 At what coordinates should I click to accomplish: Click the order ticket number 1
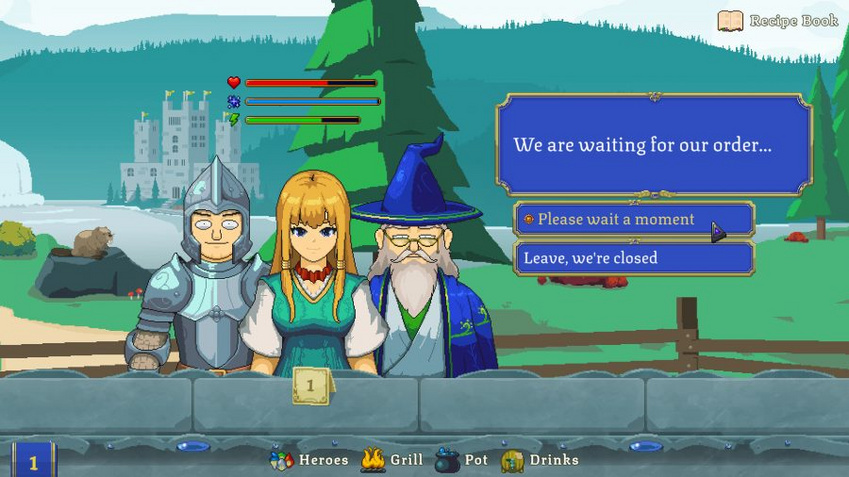(311, 386)
